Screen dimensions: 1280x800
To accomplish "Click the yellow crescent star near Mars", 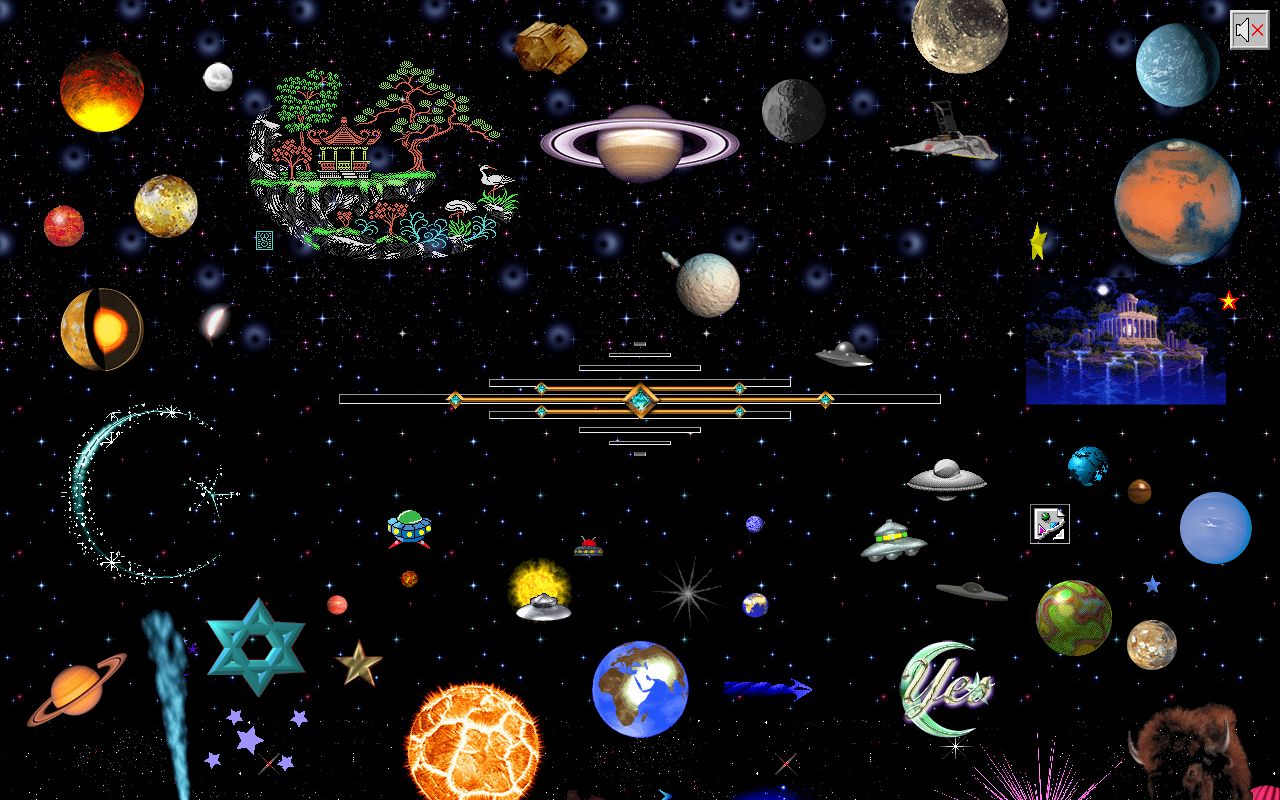I will (1037, 240).
